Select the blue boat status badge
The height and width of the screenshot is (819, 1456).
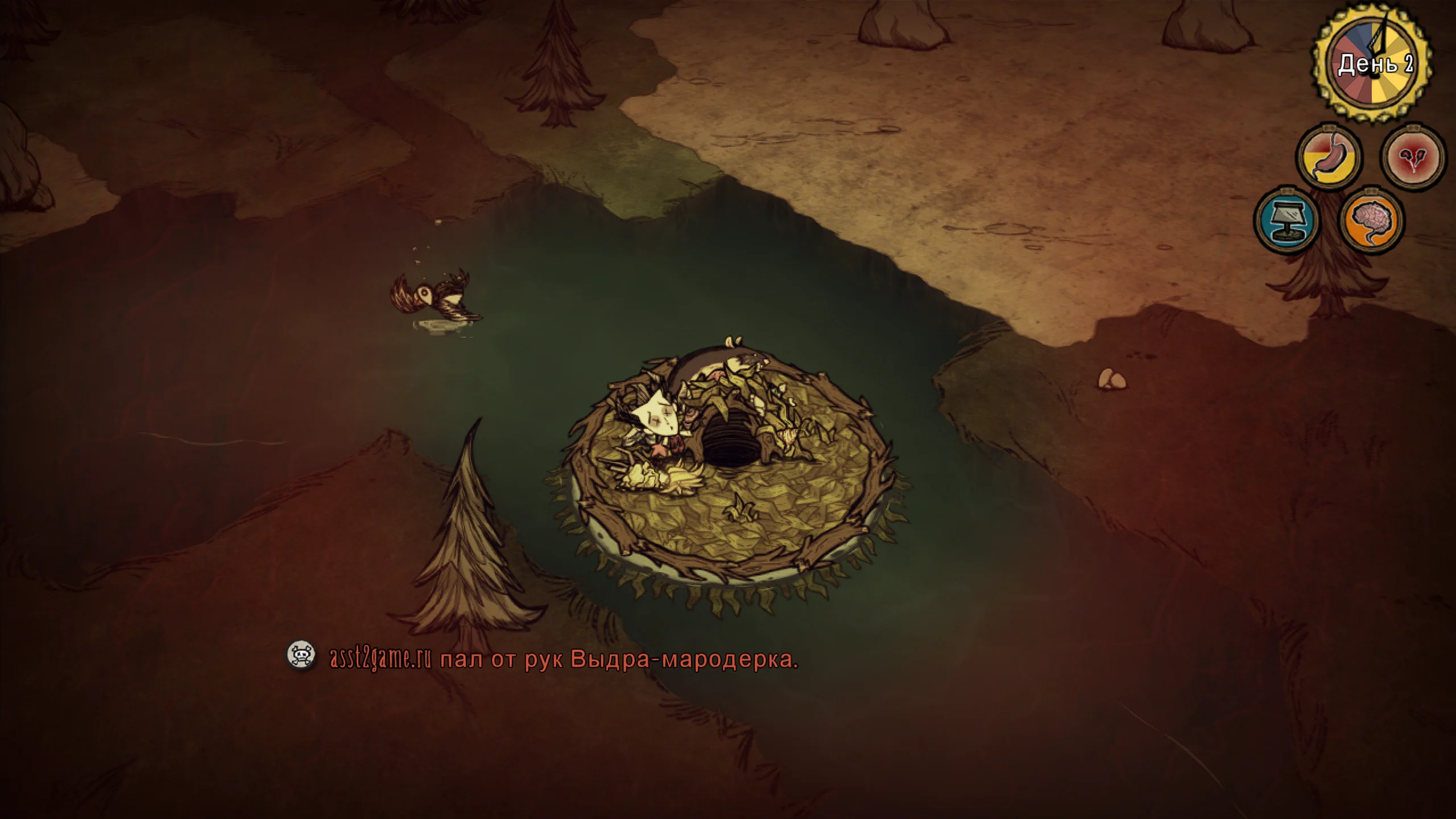(x=1287, y=221)
